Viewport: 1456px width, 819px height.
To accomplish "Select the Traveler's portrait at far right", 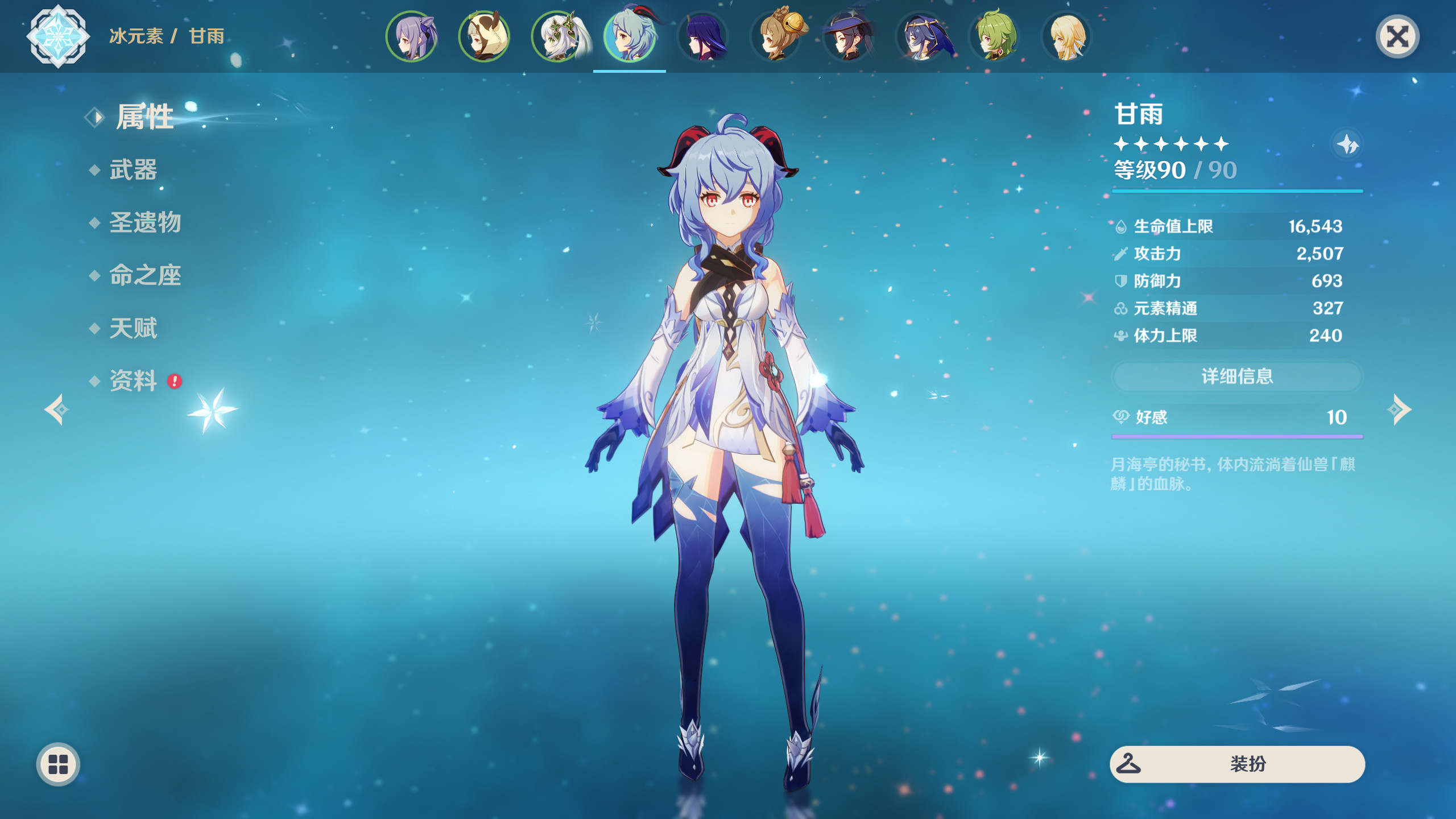I will pos(1065,36).
